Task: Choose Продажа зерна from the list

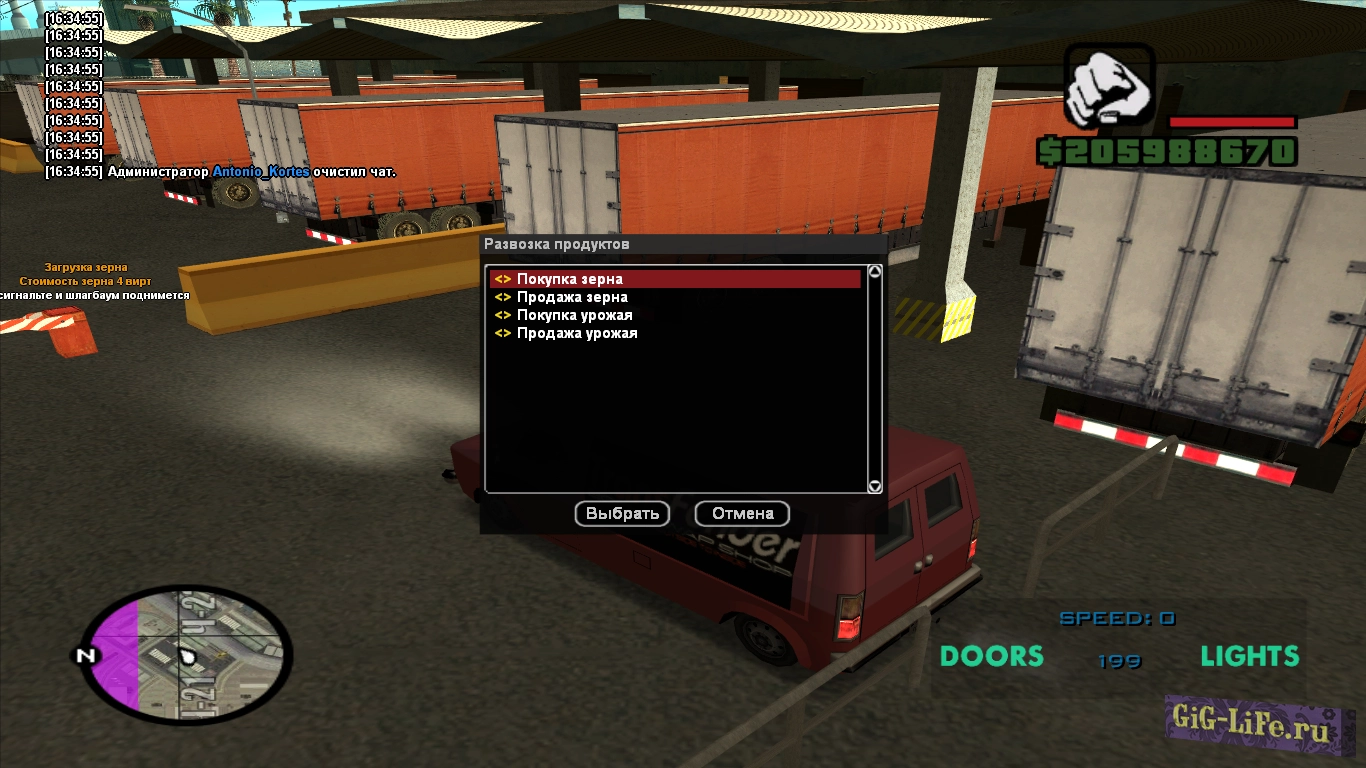Action: (572, 297)
